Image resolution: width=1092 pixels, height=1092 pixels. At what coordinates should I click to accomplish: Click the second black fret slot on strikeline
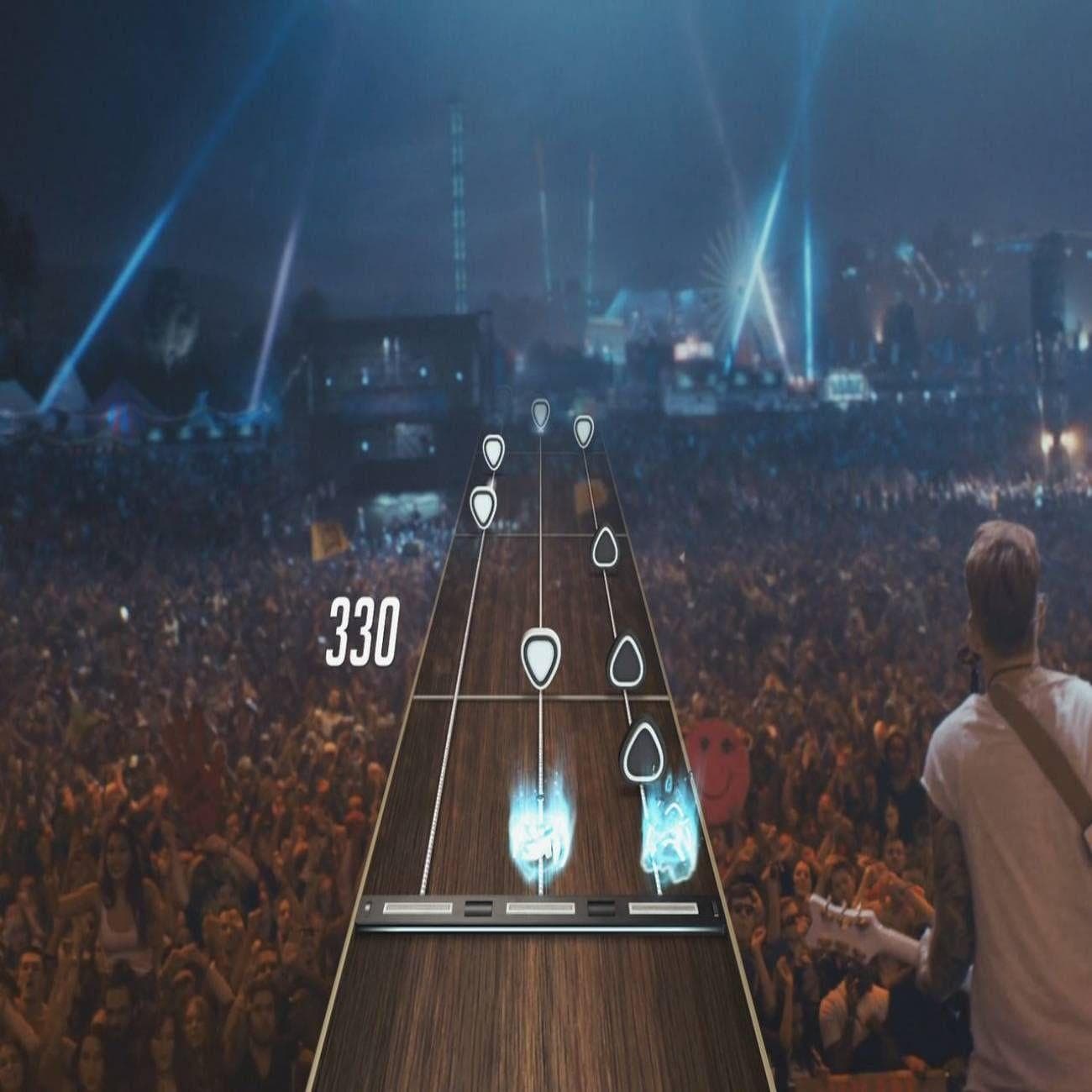601,910
